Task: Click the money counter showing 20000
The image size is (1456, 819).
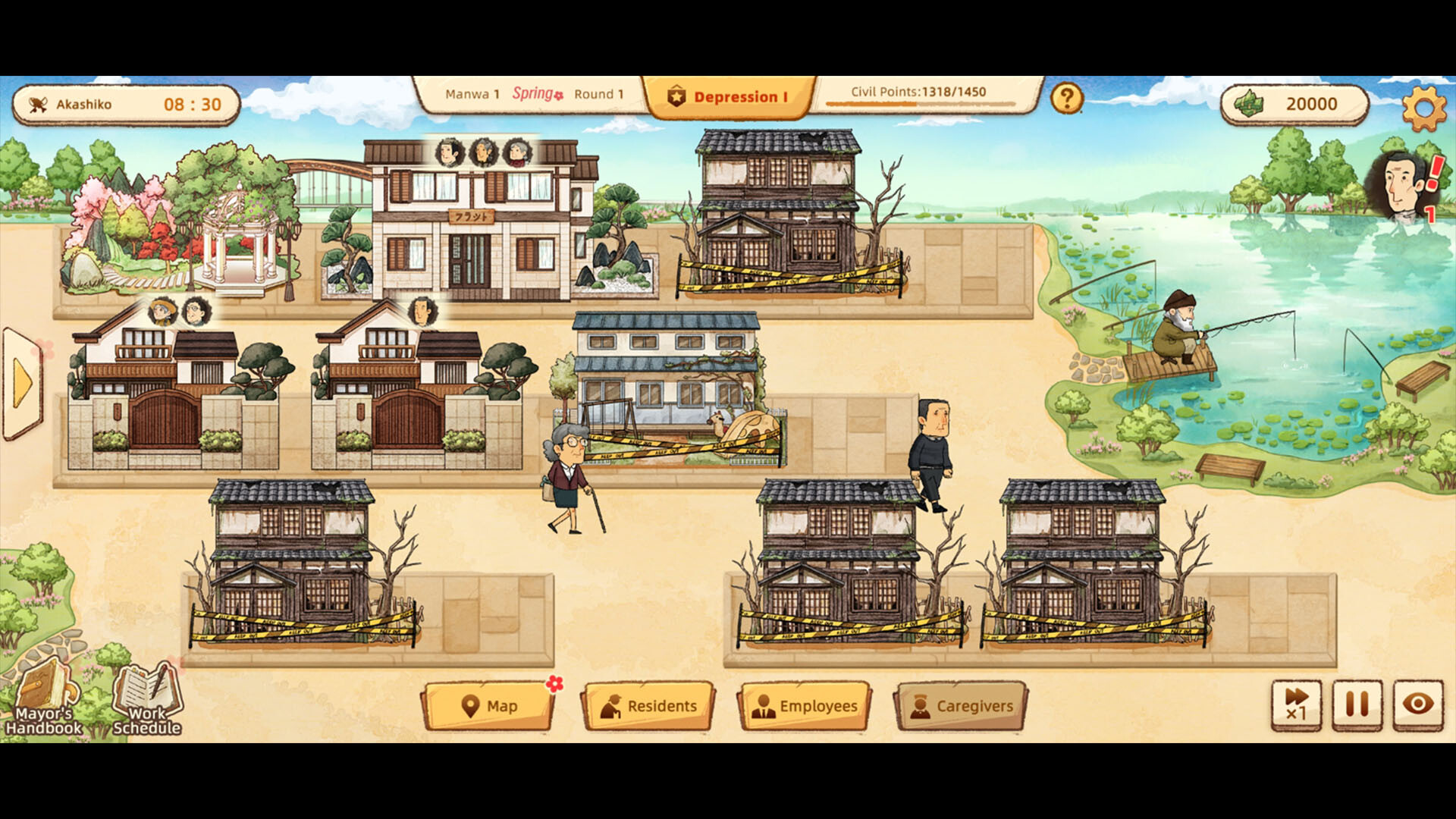Action: (1297, 105)
